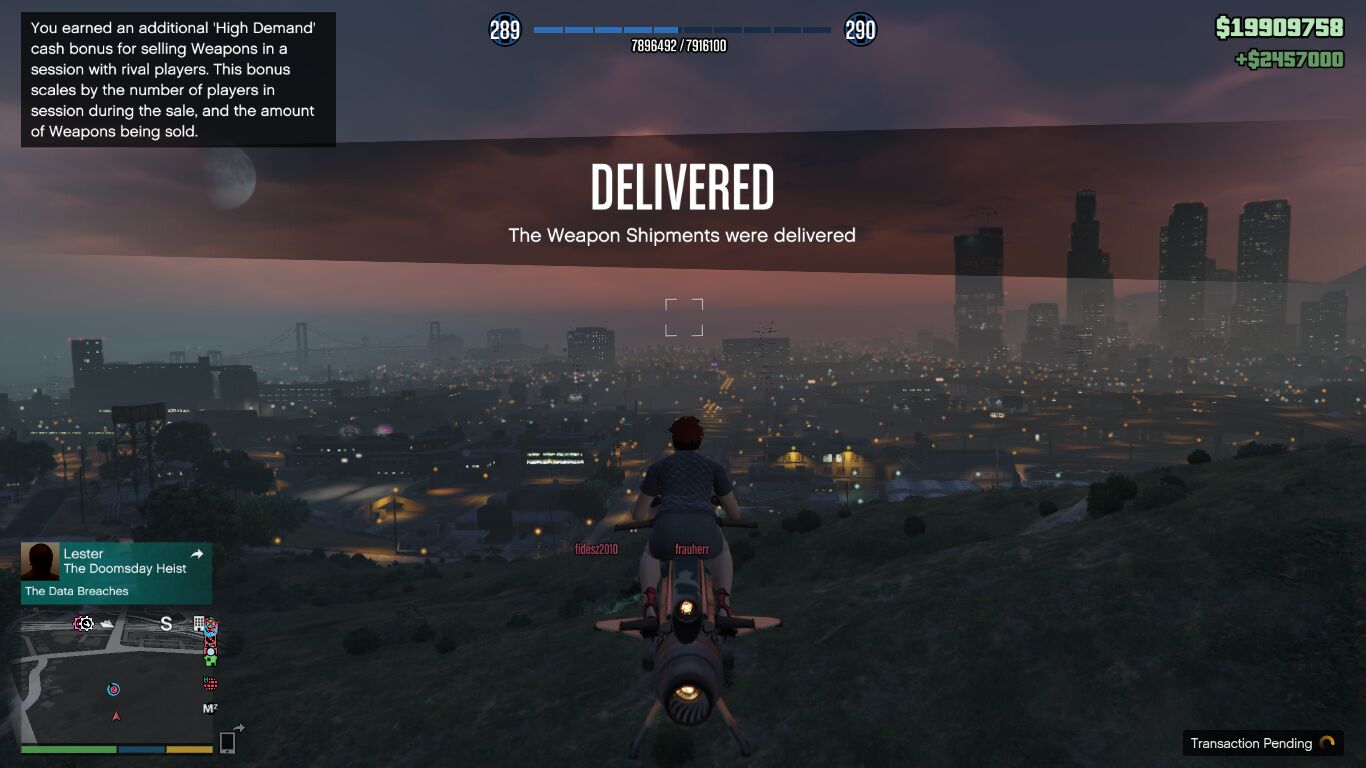The width and height of the screenshot is (1366, 768).
Task: Open Lester's Doomsday Heist notification
Action: click(x=125, y=568)
